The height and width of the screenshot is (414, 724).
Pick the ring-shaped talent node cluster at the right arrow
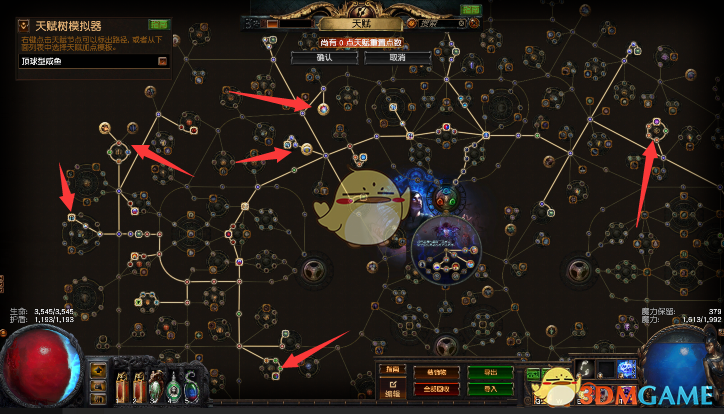(656, 129)
